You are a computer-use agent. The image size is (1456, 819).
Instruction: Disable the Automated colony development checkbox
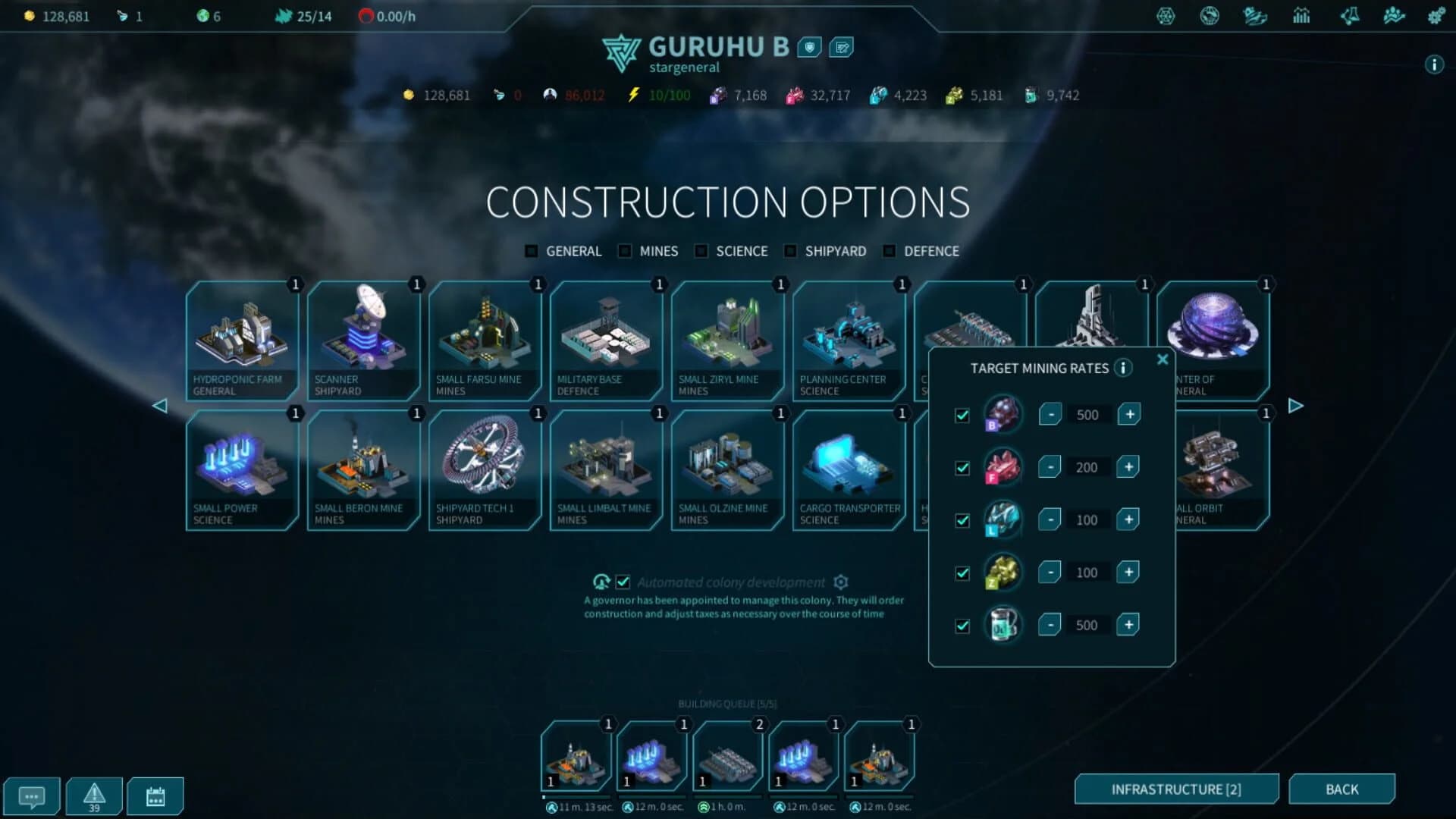pos(623,582)
